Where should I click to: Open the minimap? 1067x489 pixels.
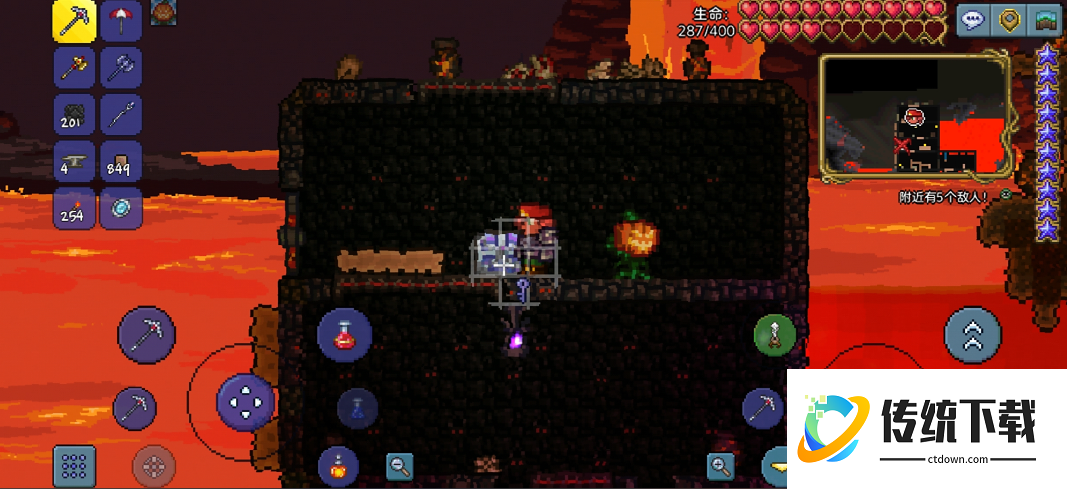pos(913,112)
